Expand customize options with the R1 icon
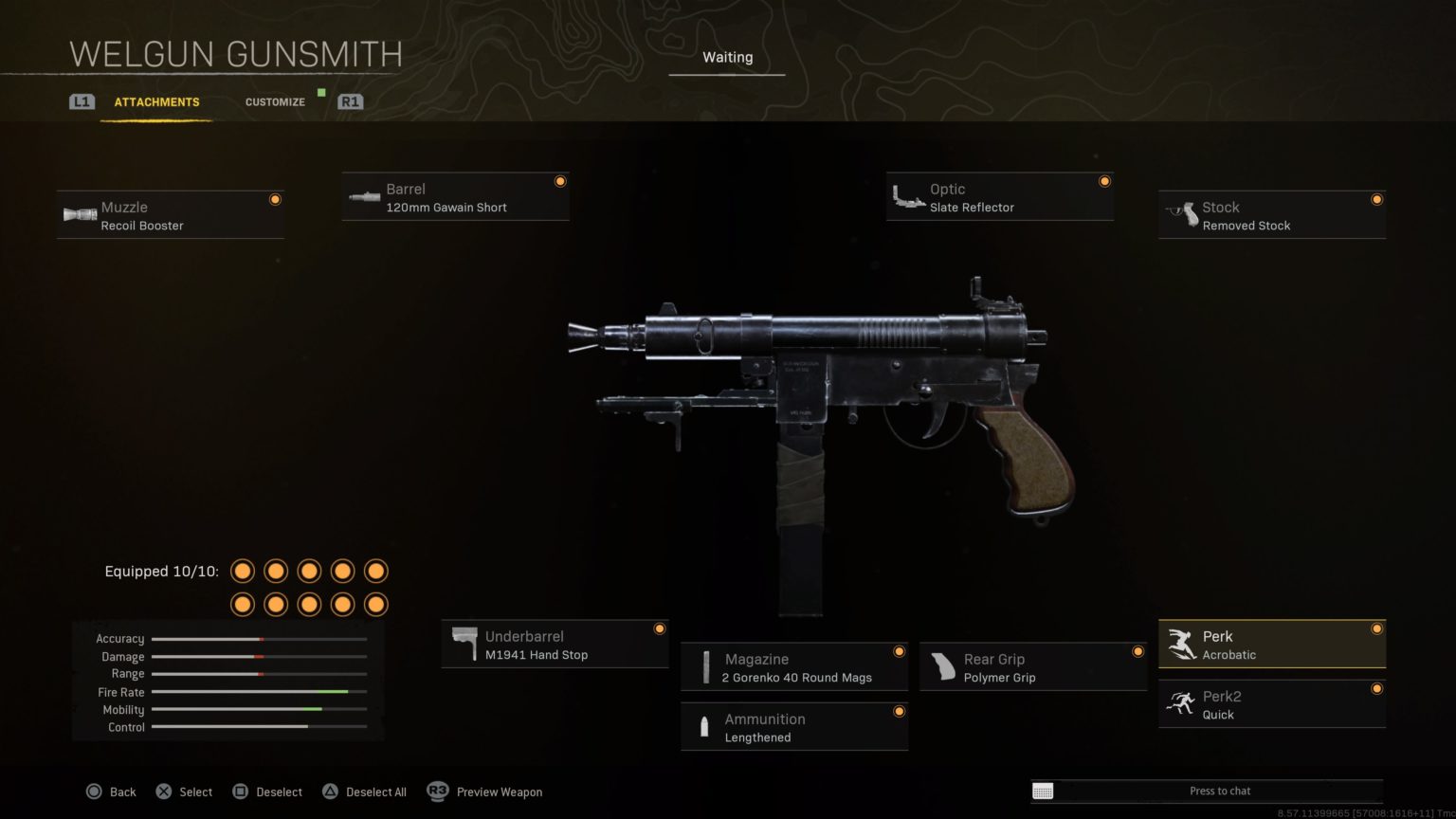The image size is (1456, 819). [350, 101]
